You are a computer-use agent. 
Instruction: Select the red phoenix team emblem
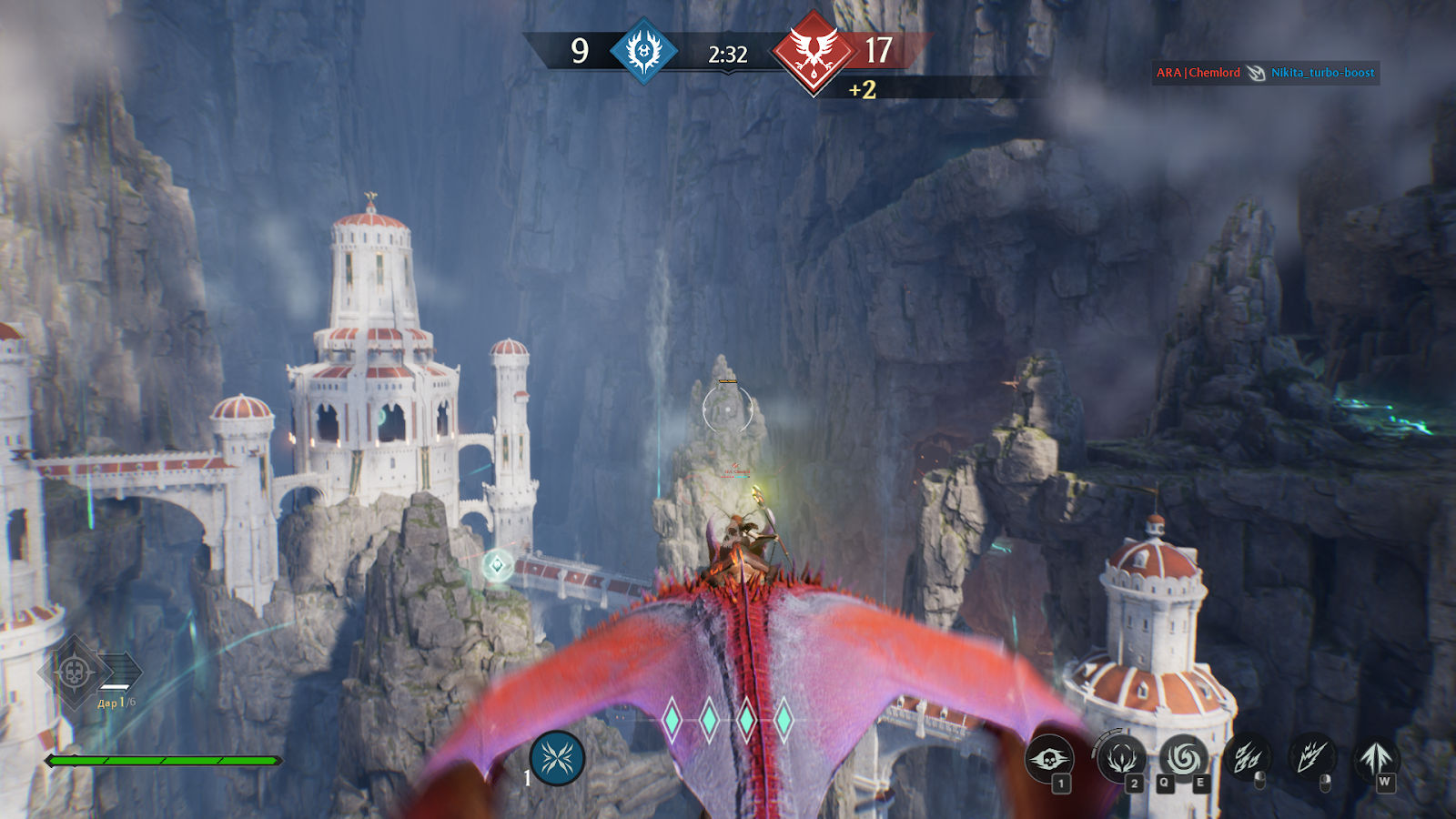point(813,52)
